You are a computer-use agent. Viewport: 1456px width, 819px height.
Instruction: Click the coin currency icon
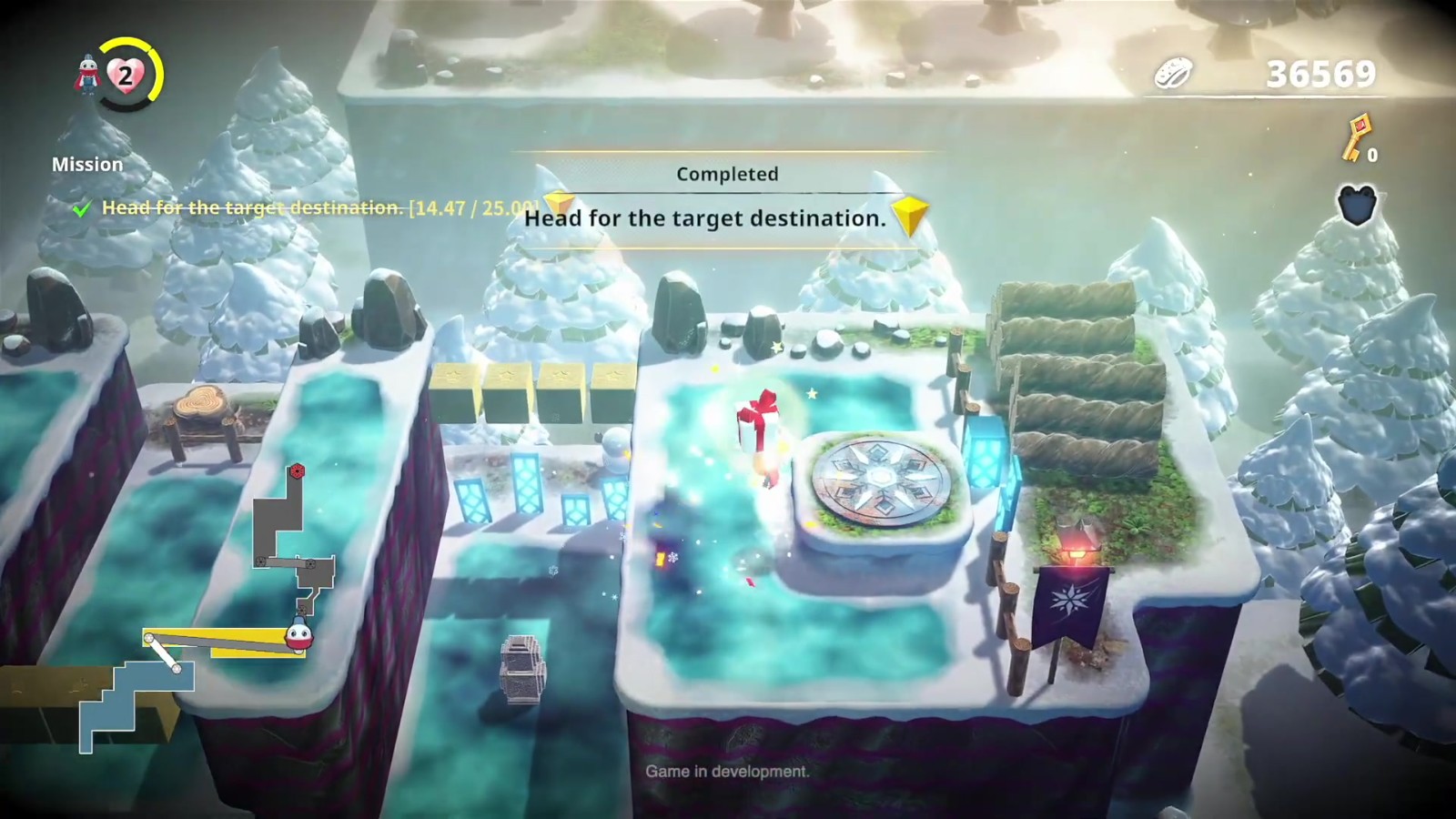pos(1174,75)
